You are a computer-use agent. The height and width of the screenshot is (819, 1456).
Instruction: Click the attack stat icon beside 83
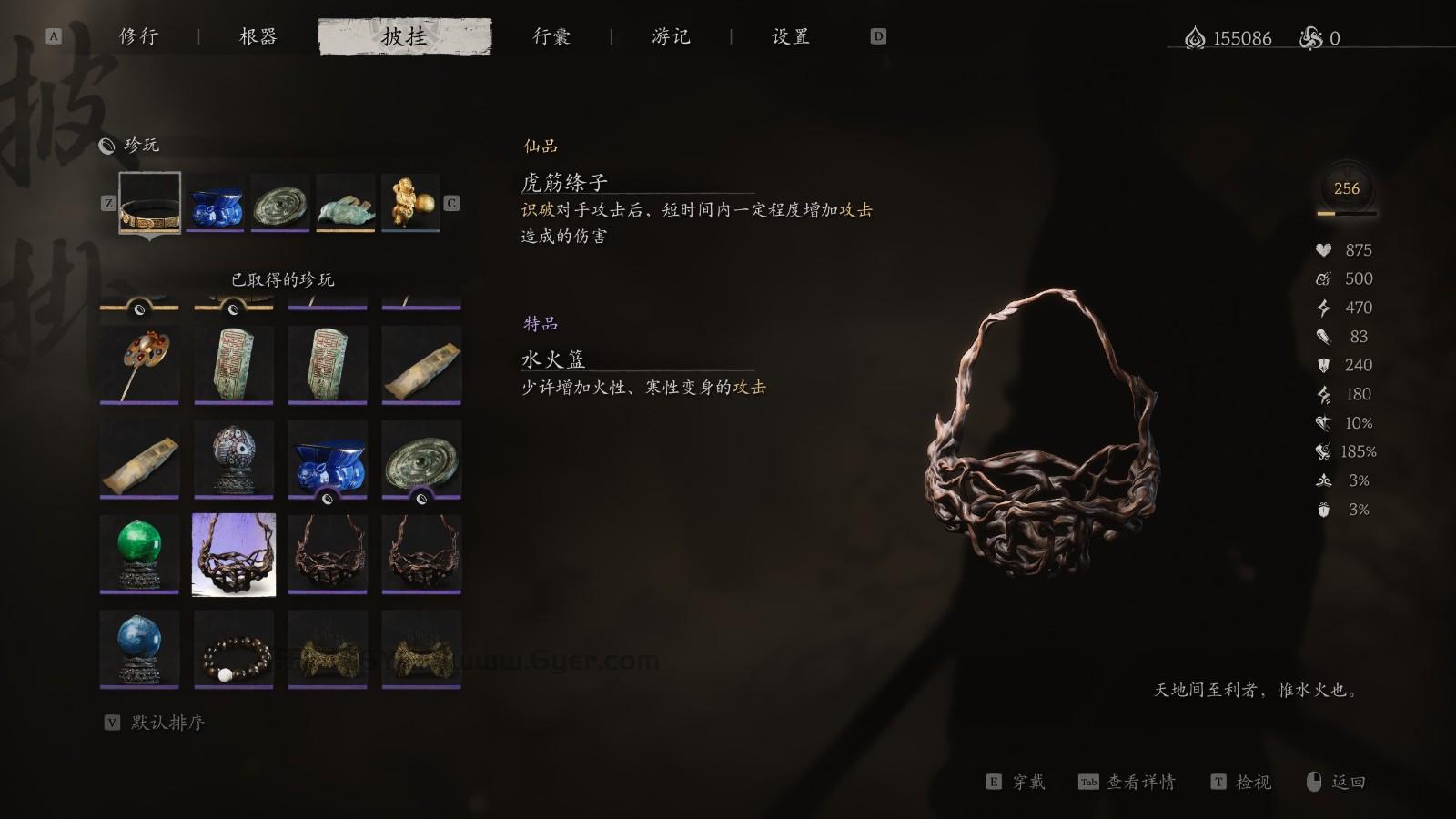pos(1324,337)
